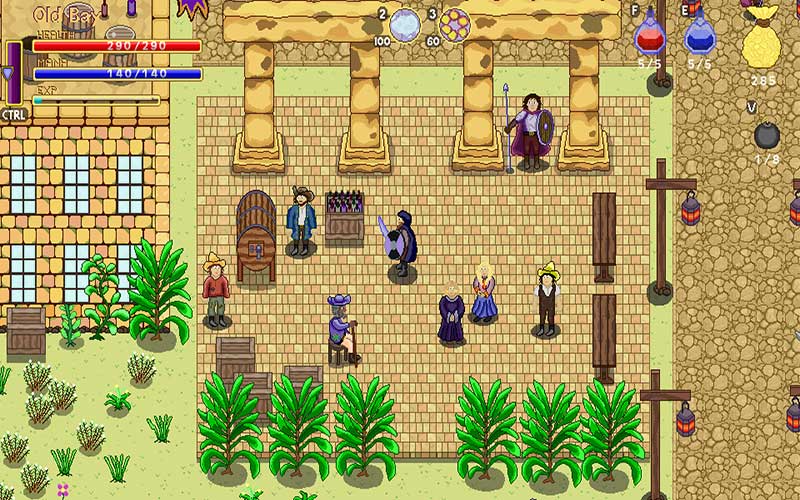Activate the white orb skill costing 100
The width and height of the screenshot is (800, 500).
point(405,23)
